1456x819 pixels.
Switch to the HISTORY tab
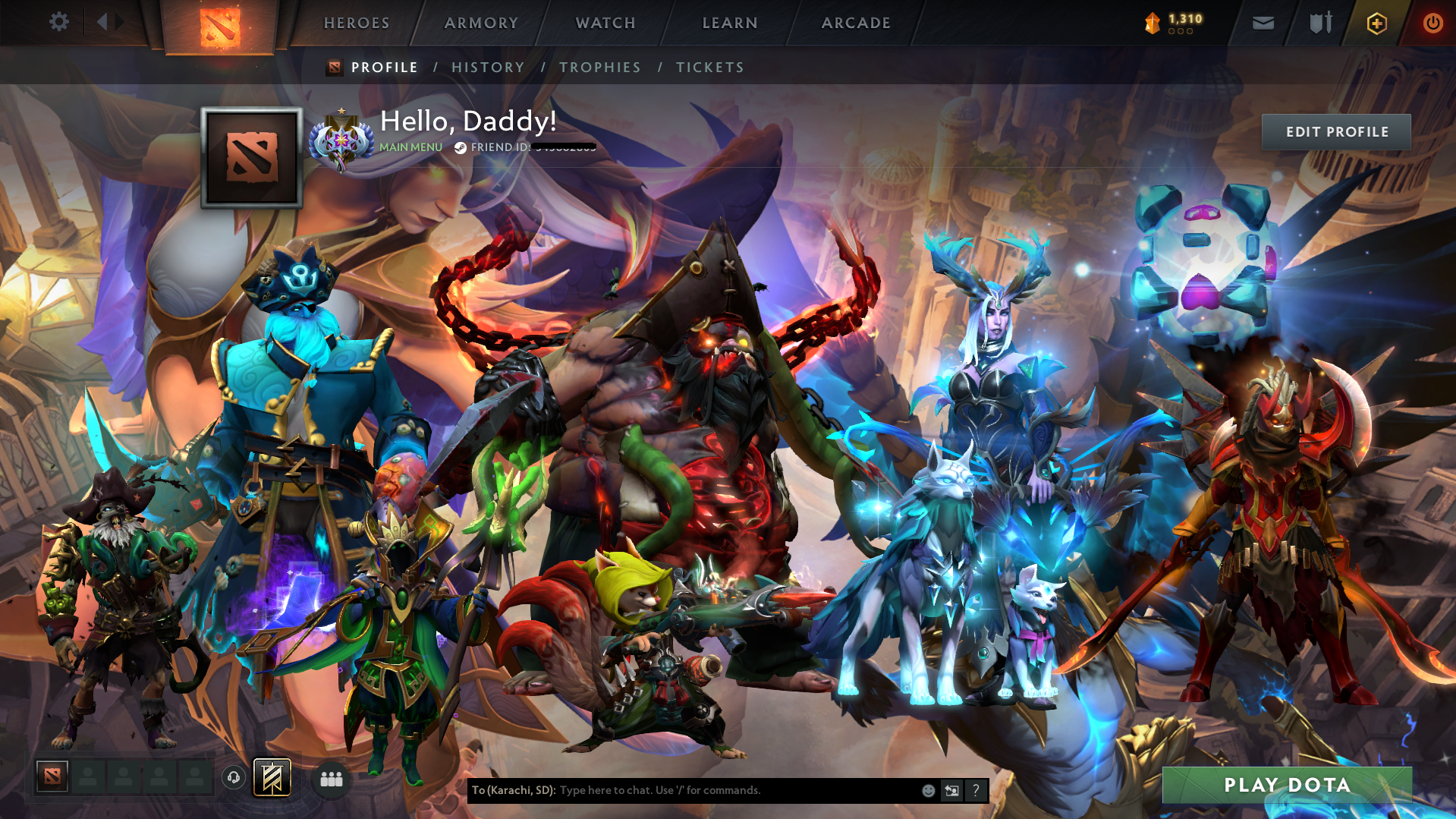pos(488,67)
